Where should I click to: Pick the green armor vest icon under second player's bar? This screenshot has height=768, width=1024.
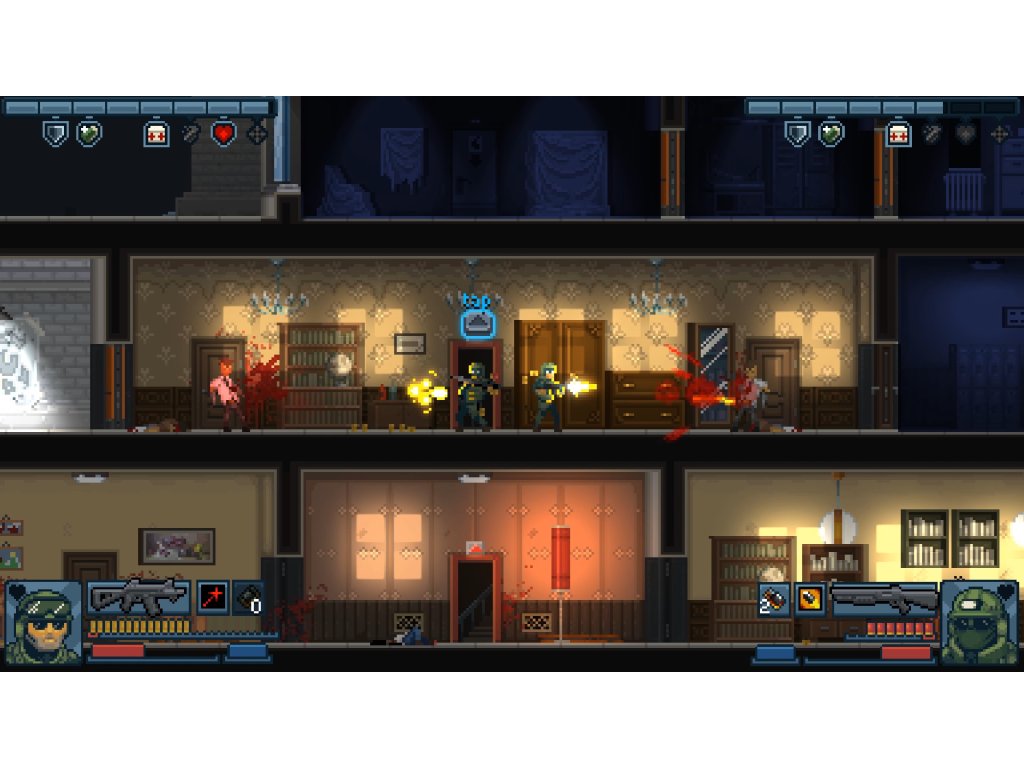click(830, 133)
